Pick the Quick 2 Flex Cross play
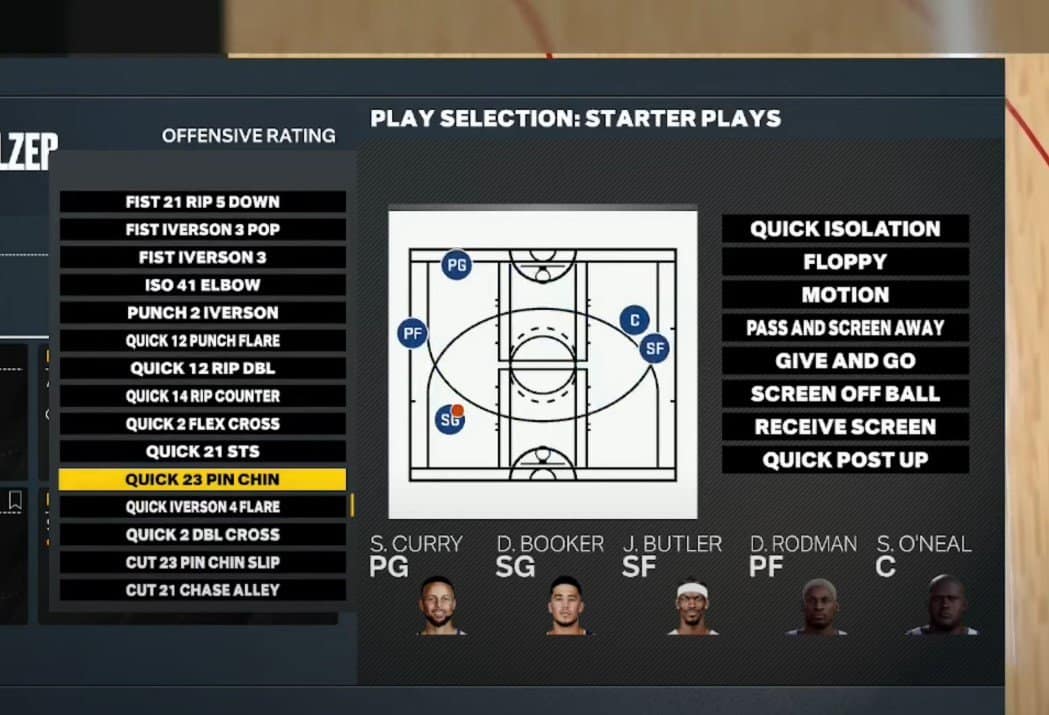This screenshot has width=1049, height=715. pyautogui.click(x=202, y=424)
